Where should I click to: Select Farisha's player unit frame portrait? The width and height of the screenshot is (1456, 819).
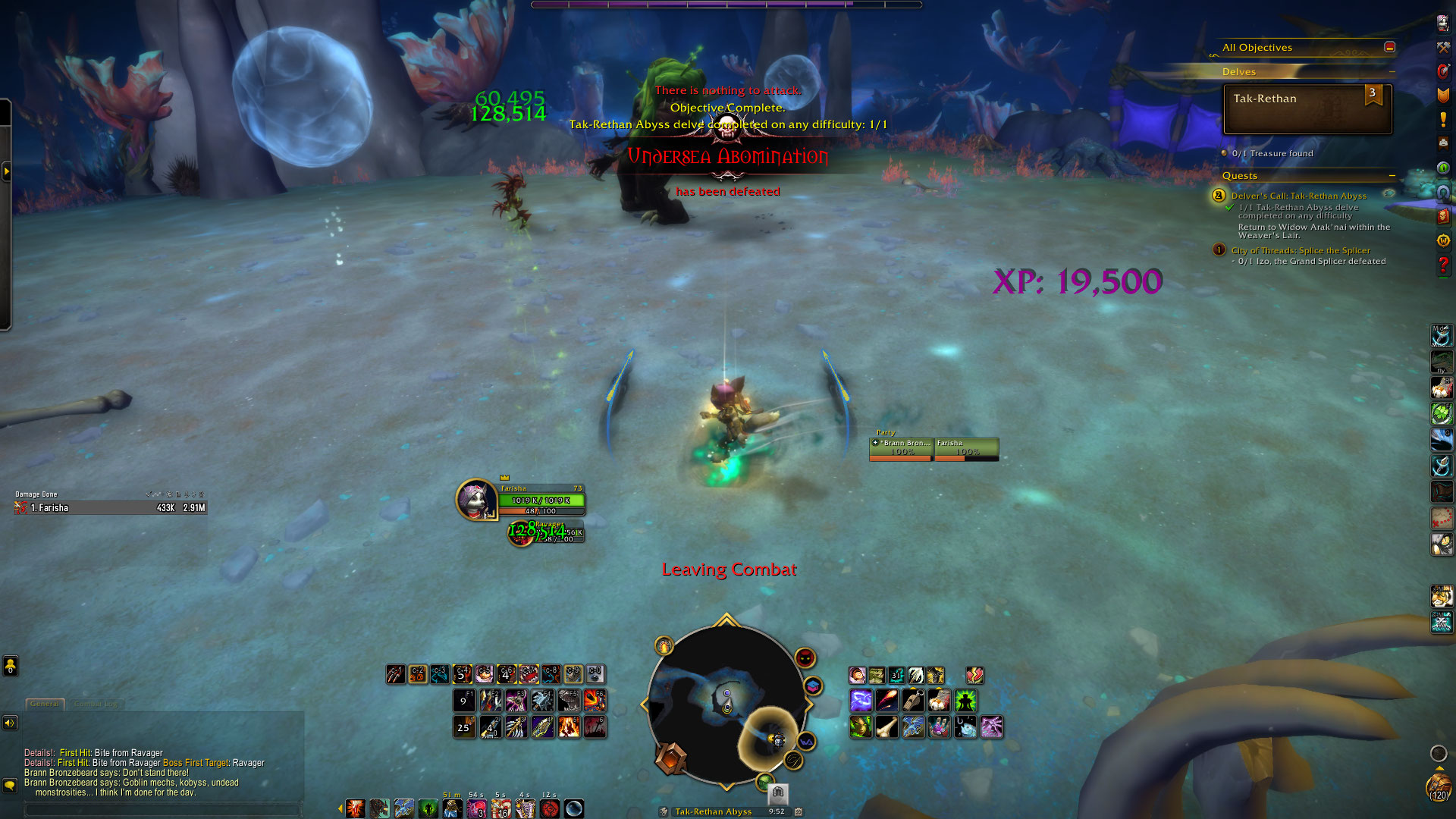pyautogui.click(x=475, y=500)
